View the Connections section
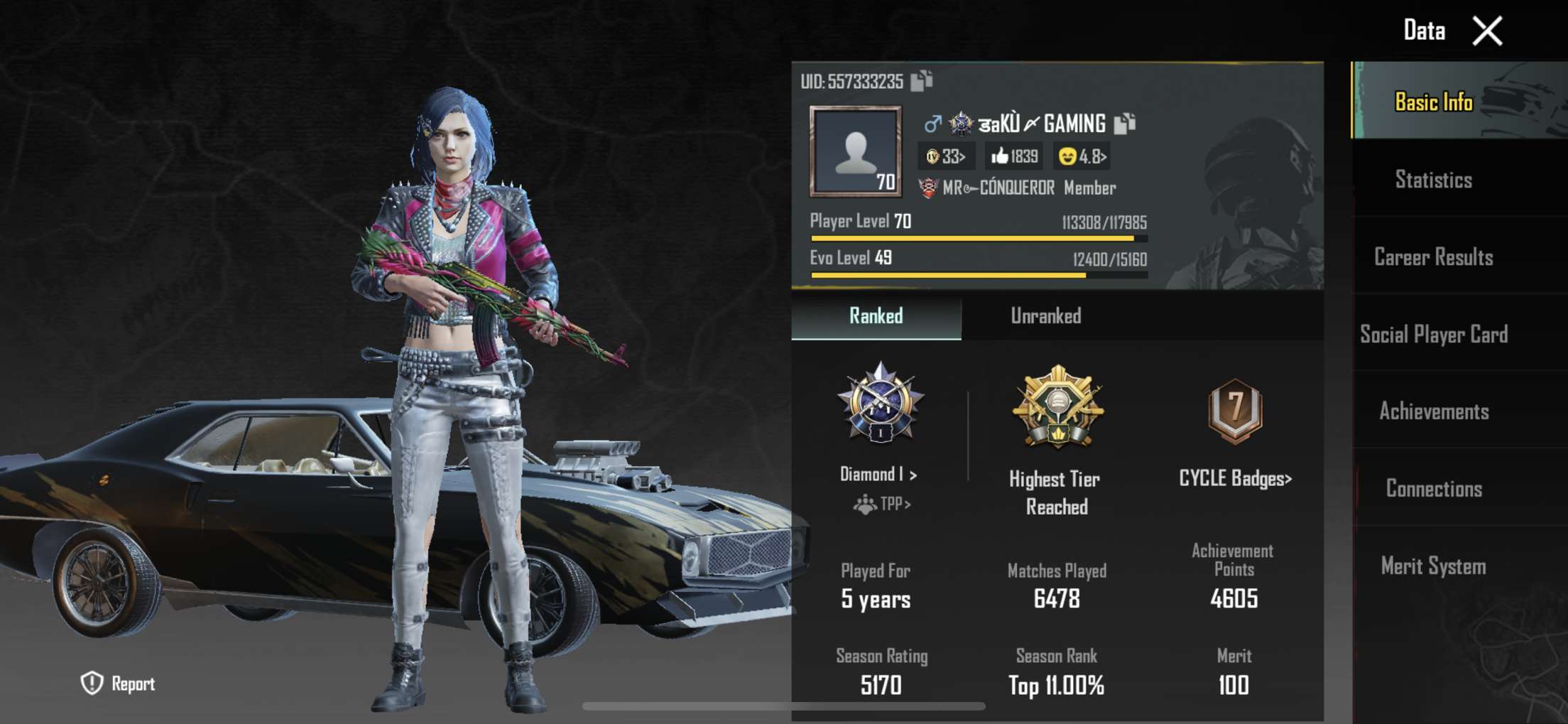Image resolution: width=1568 pixels, height=724 pixels. pyautogui.click(x=1433, y=489)
